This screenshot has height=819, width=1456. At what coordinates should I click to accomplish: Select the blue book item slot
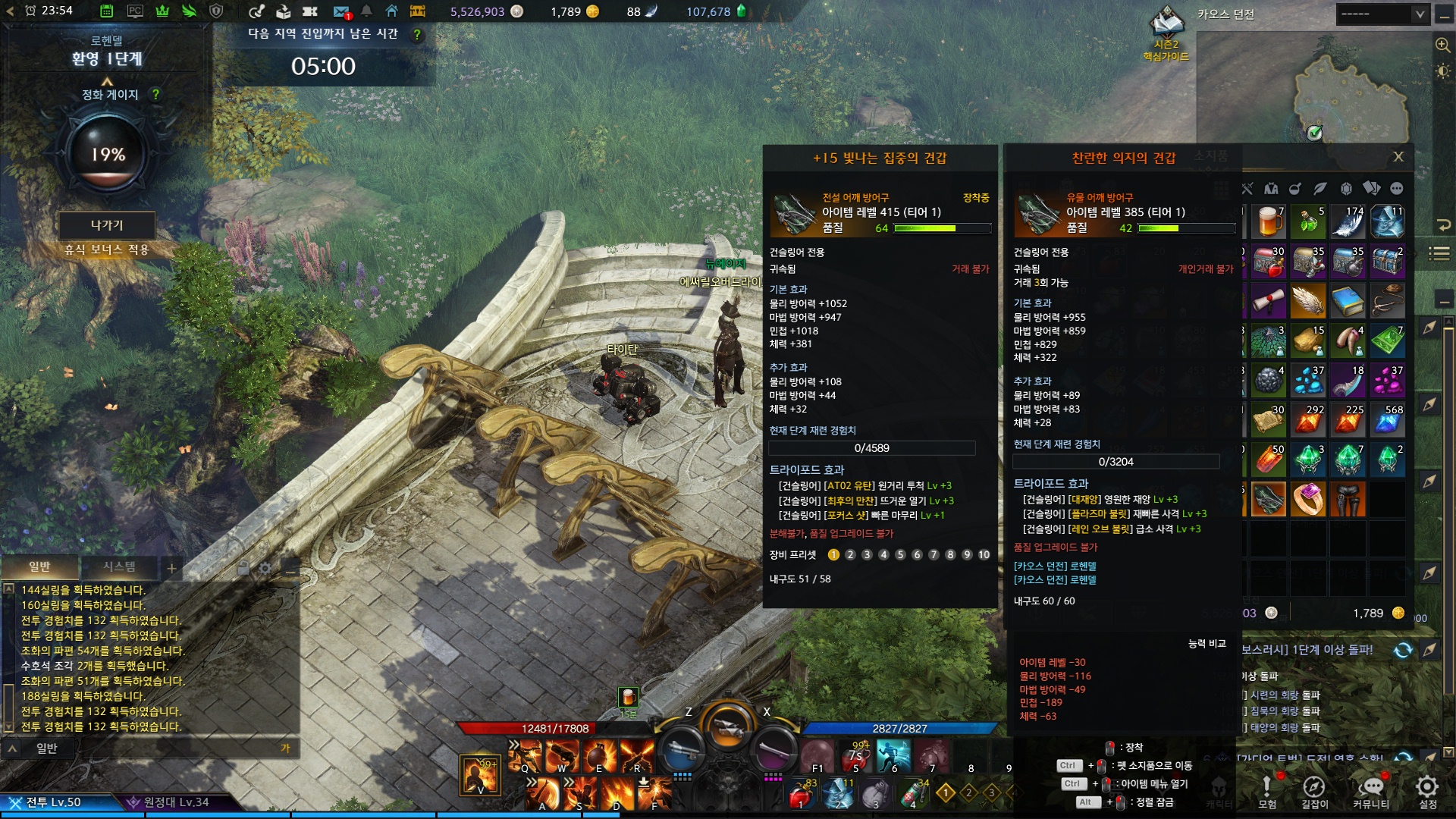pyautogui.click(x=1348, y=302)
